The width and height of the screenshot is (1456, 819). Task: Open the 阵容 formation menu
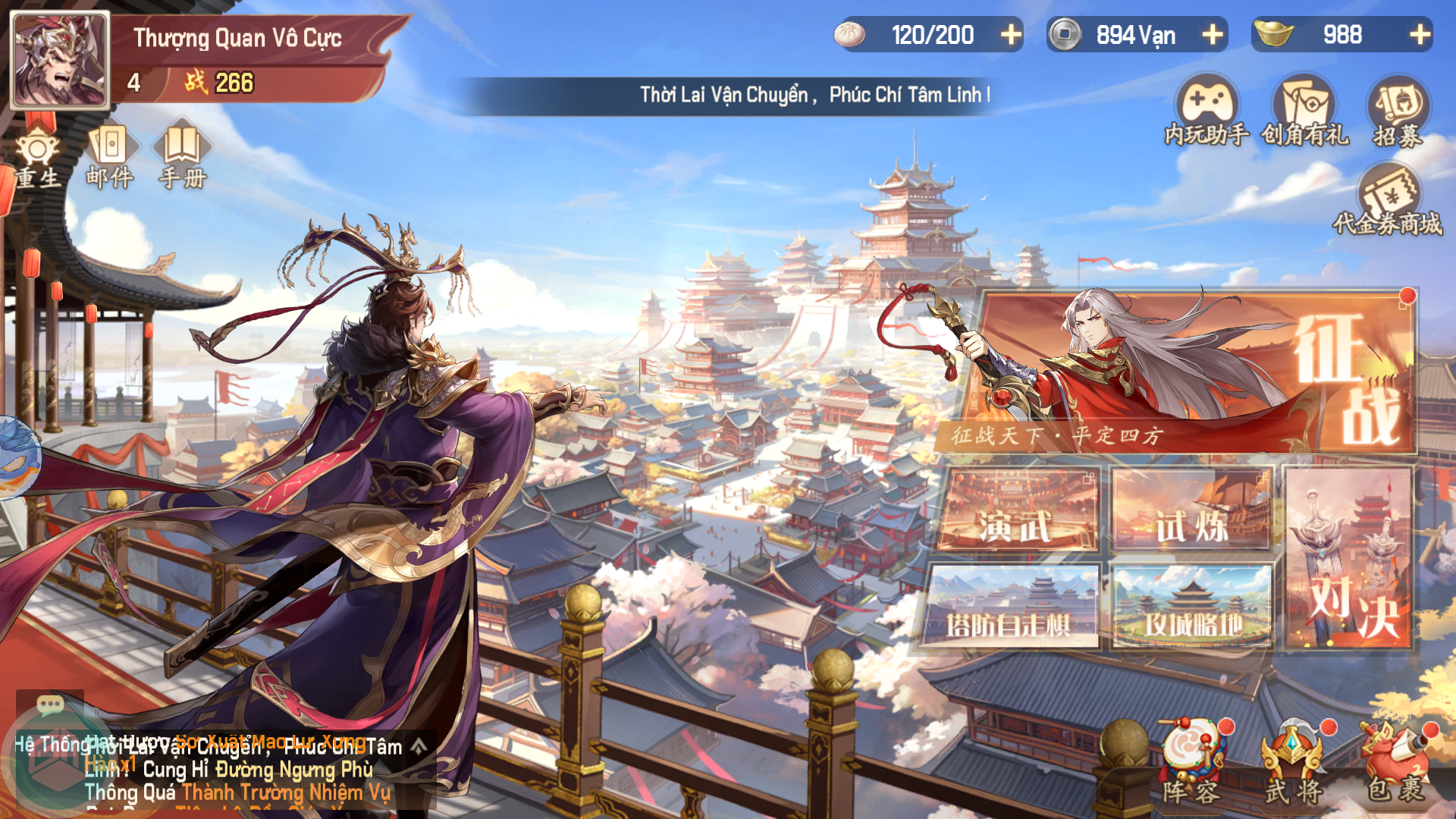click(x=1191, y=764)
